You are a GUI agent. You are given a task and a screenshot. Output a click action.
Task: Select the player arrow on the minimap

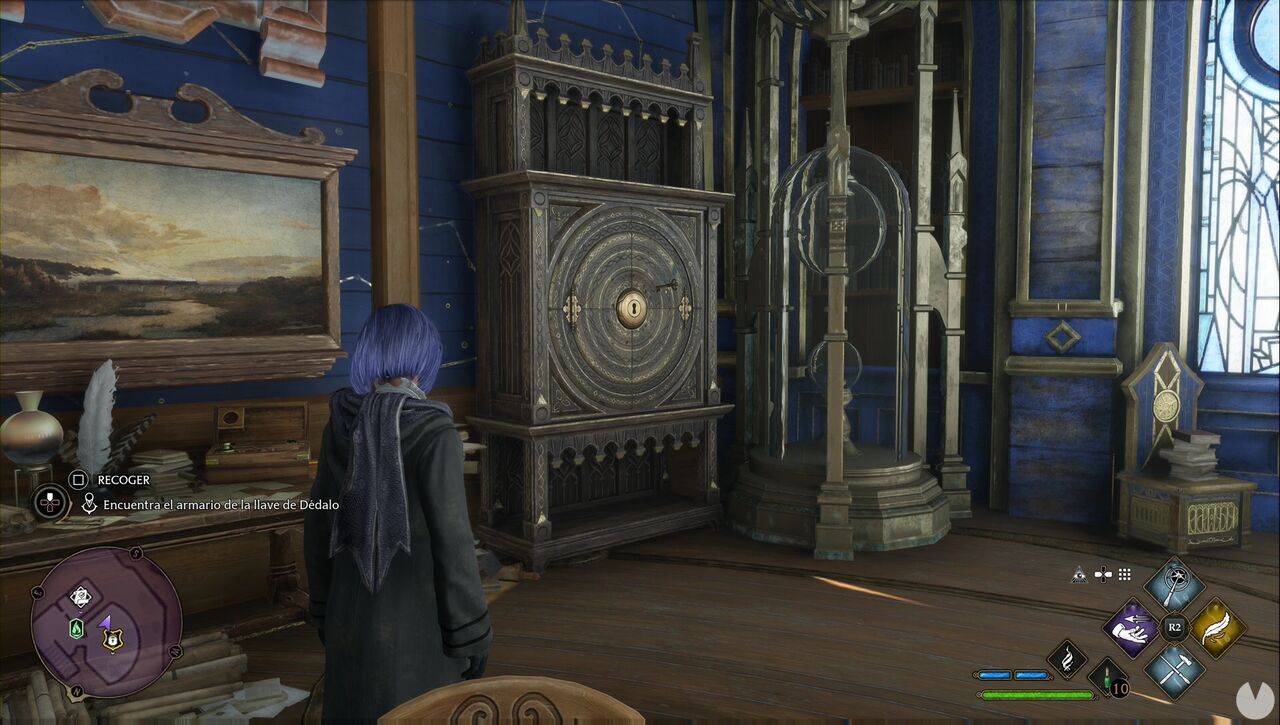[x=104, y=623]
